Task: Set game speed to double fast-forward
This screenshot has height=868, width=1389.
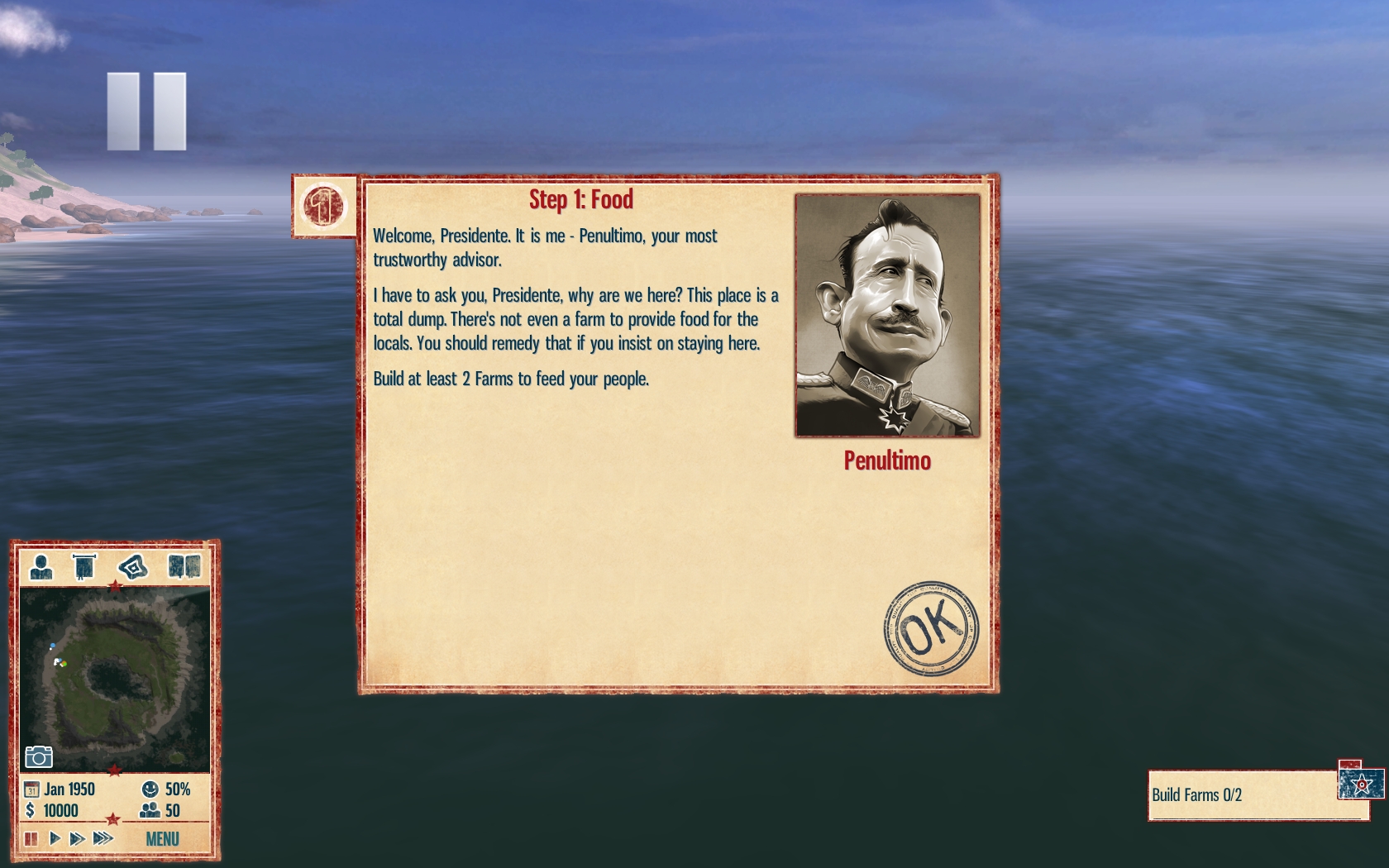Action: [x=78, y=839]
